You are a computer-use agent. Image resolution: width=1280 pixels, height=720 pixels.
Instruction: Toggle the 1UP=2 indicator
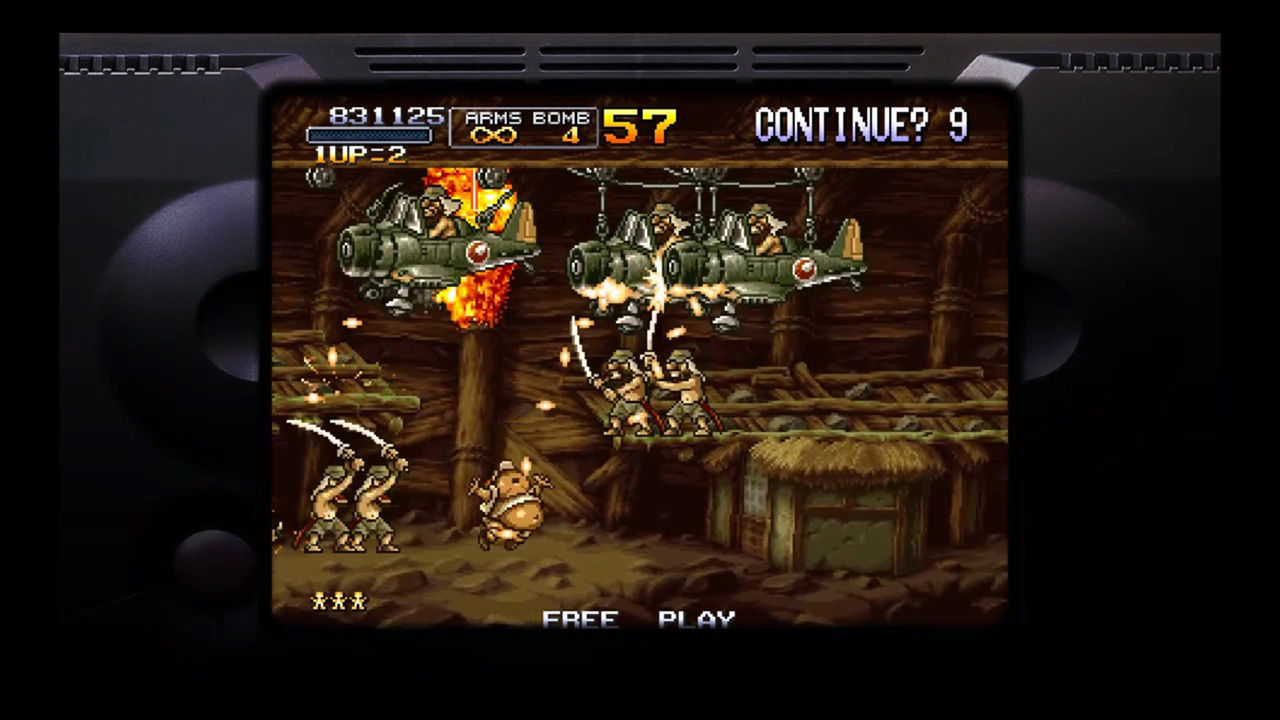[360, 152]
